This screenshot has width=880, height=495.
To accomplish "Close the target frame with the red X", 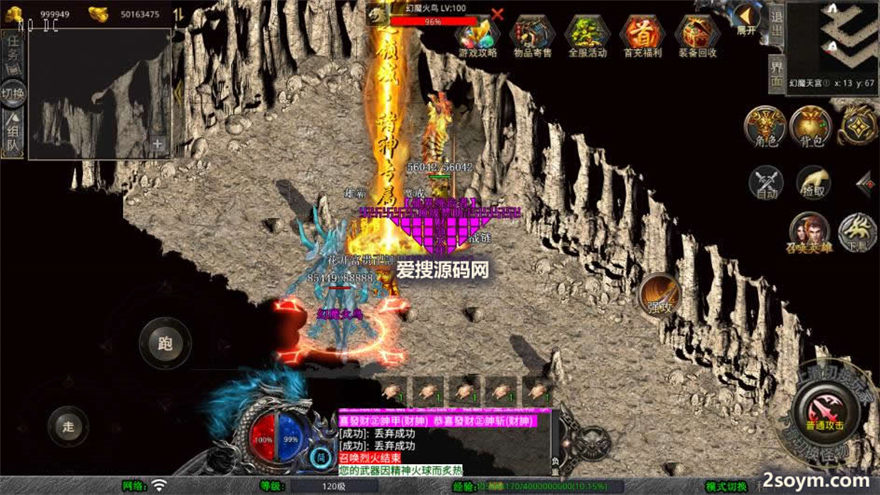I will [x=498, y=14].
